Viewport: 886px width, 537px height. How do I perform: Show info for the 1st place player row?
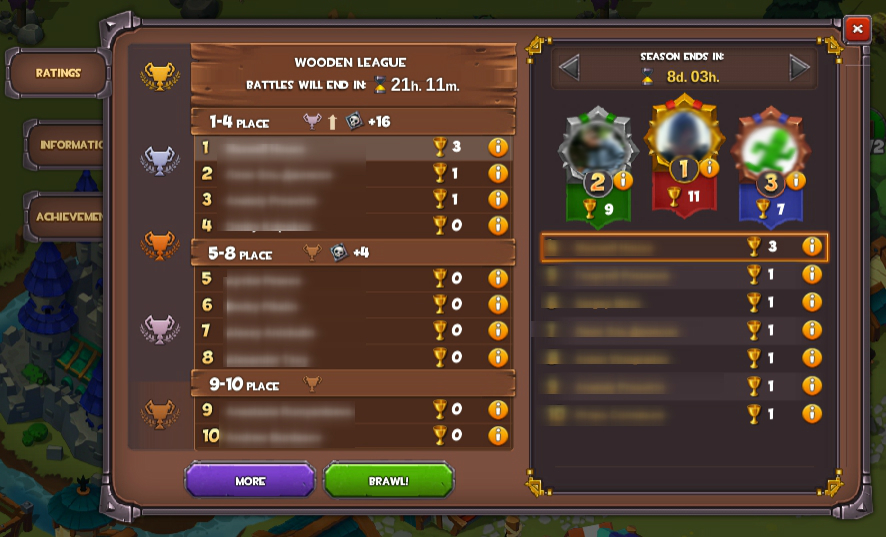tap(498, 147)
